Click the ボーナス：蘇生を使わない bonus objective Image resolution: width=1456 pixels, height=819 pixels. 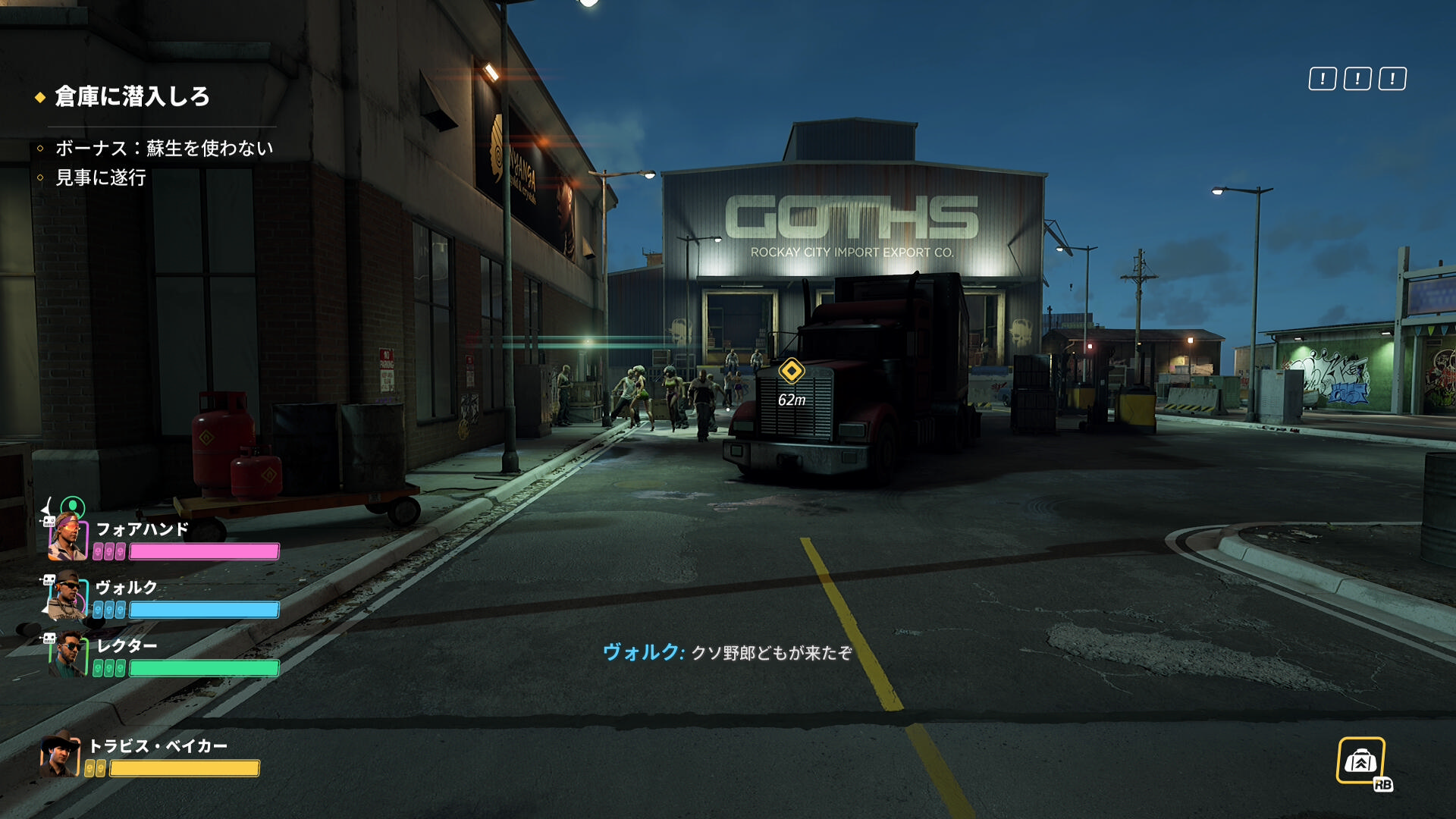[164, 148]
